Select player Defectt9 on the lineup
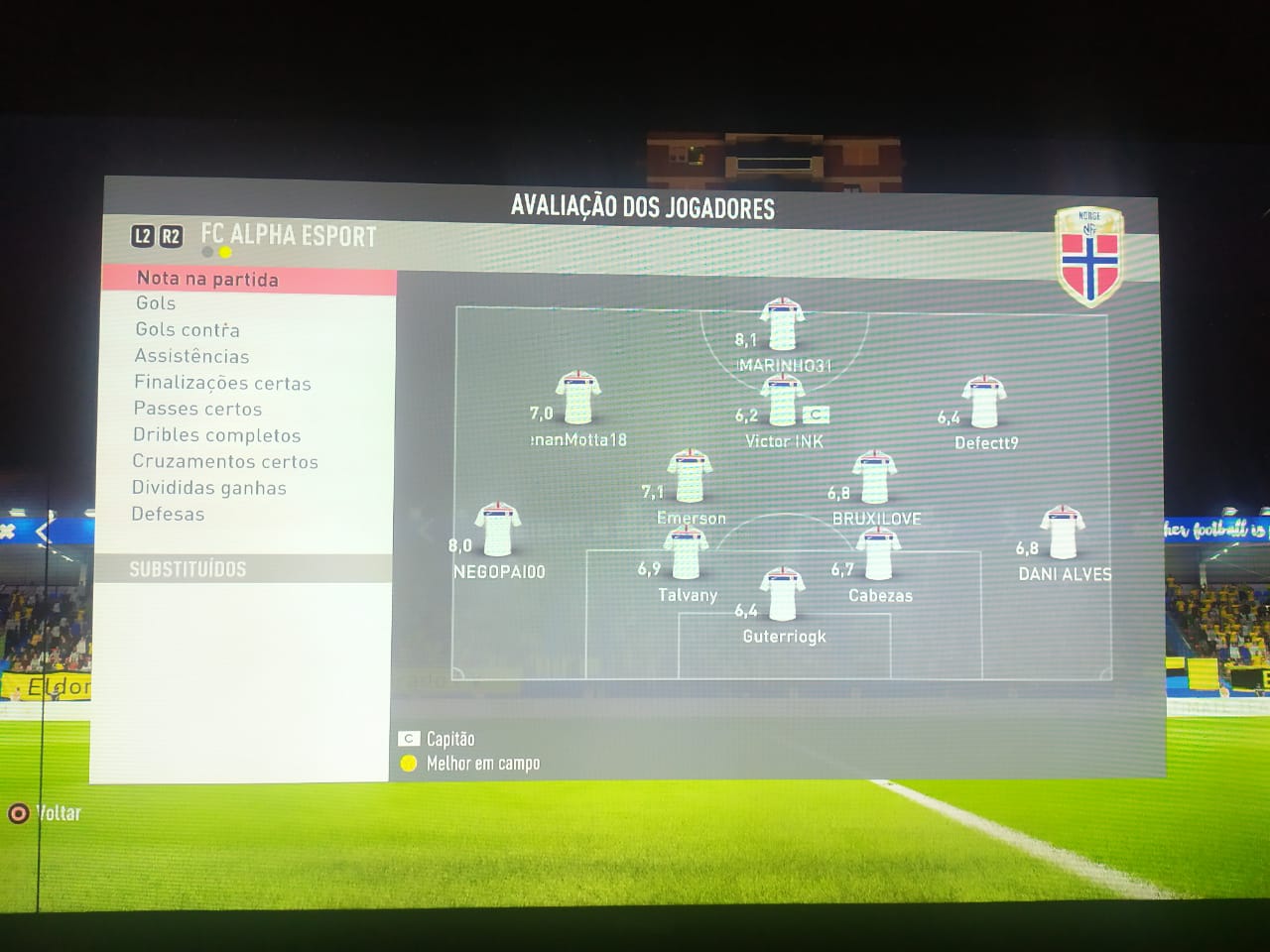This screenshot has width=1270, height=952. [984, 402]
